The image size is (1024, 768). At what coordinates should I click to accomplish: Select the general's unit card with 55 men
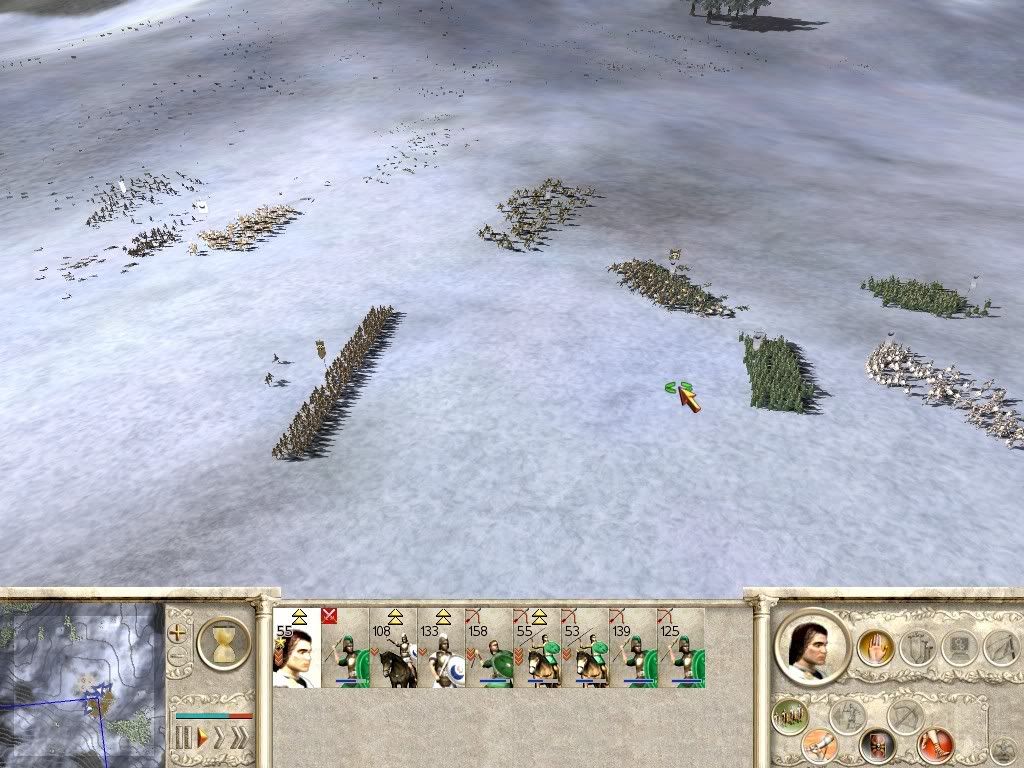click(297, 649)
